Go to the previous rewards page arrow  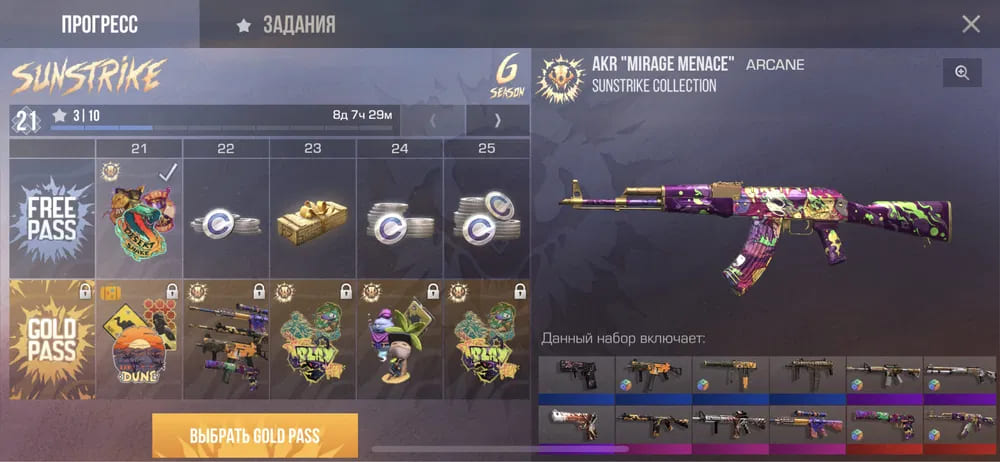(432, 121)
